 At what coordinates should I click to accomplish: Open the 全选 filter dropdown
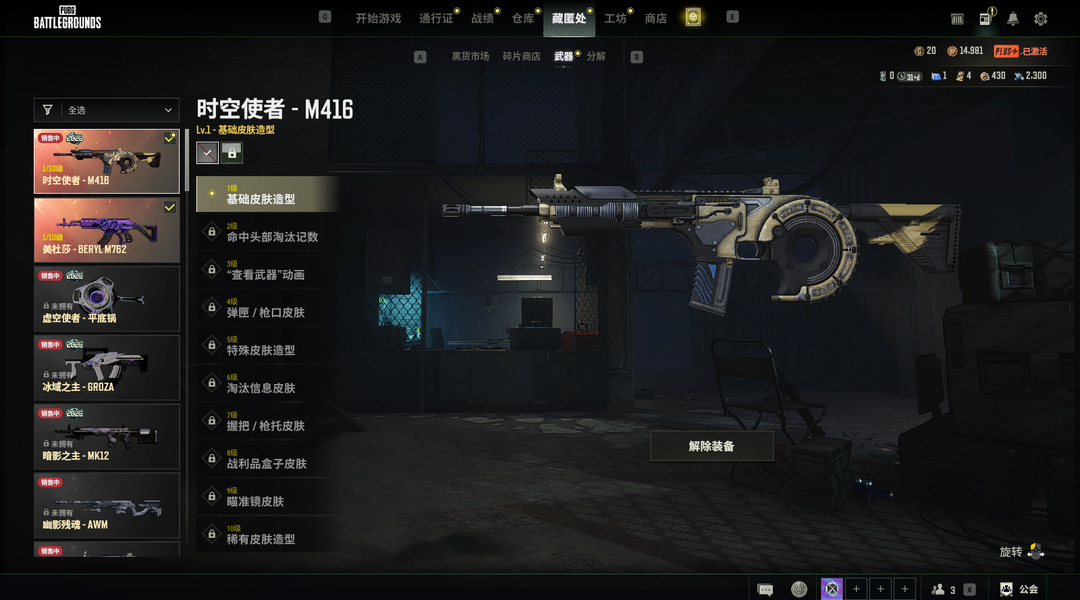tap(107, 110)
